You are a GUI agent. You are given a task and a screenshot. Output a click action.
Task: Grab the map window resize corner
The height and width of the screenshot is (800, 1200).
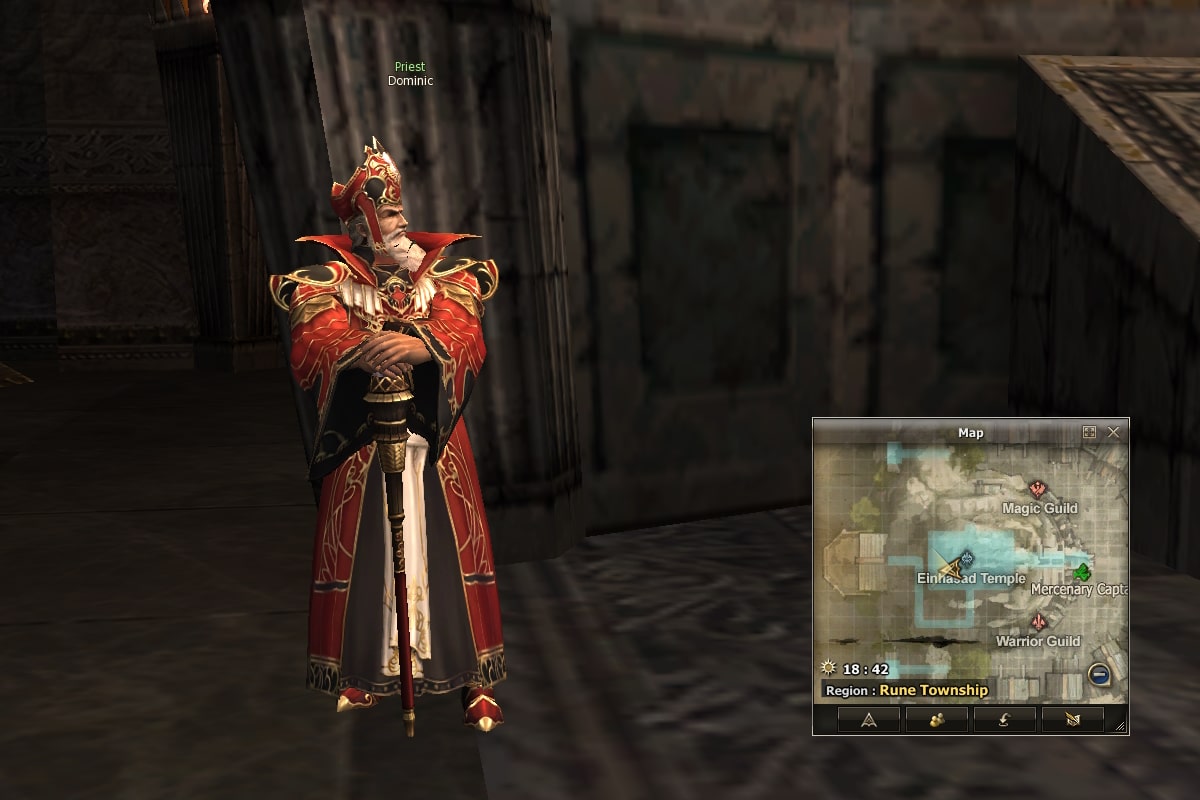[1121, 727]
